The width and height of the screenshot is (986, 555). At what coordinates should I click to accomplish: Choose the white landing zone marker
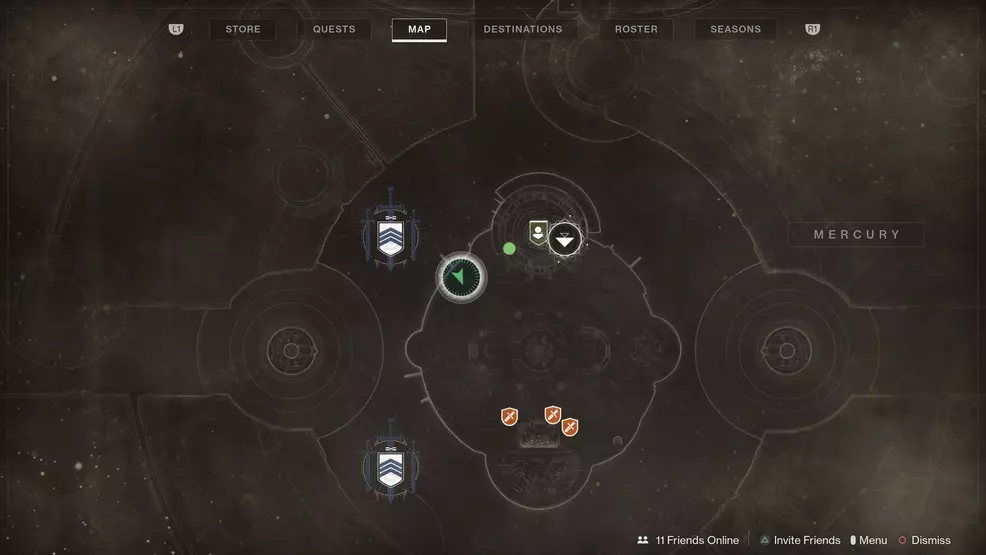tap(566, 239)
